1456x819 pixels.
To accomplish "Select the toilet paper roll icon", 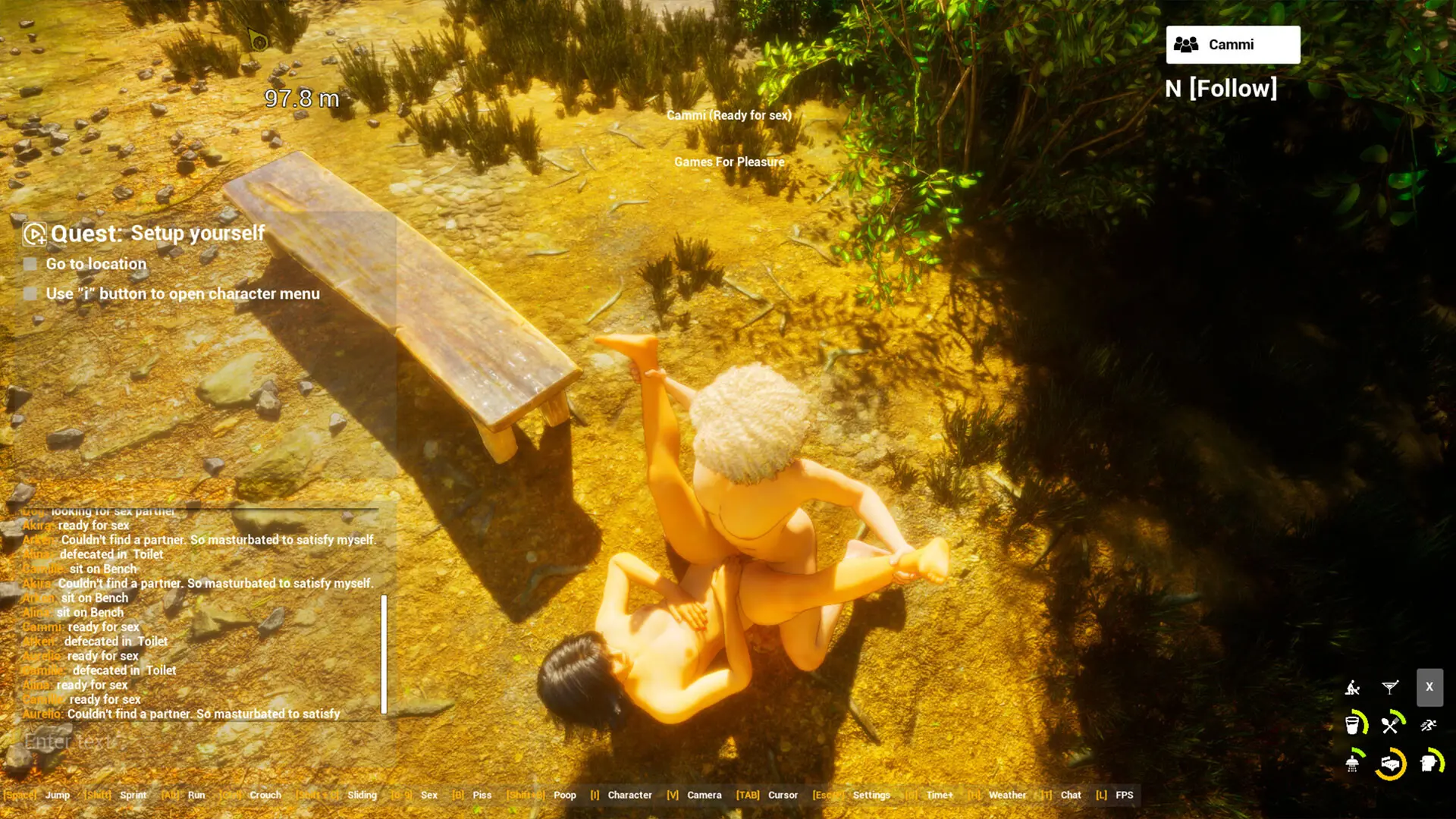I will [1429, 763].
